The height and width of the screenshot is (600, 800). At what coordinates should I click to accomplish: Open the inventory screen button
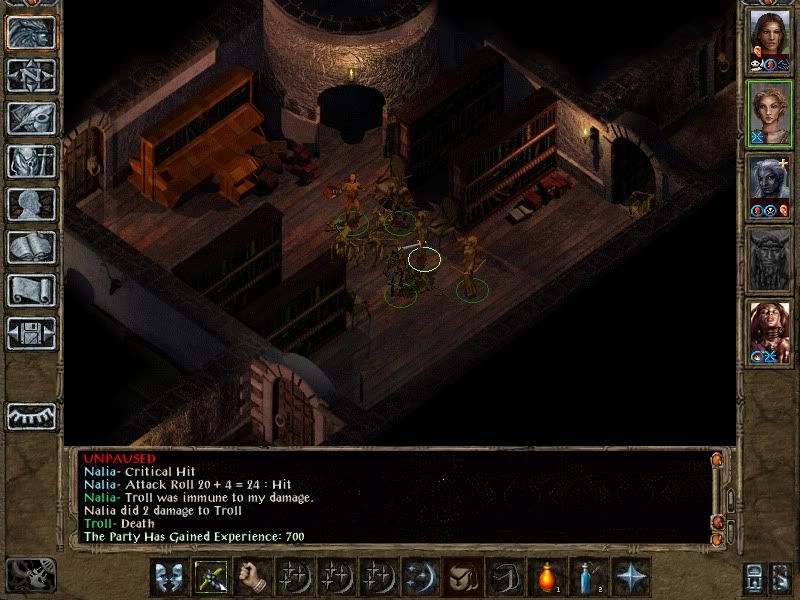pos(31,161)
